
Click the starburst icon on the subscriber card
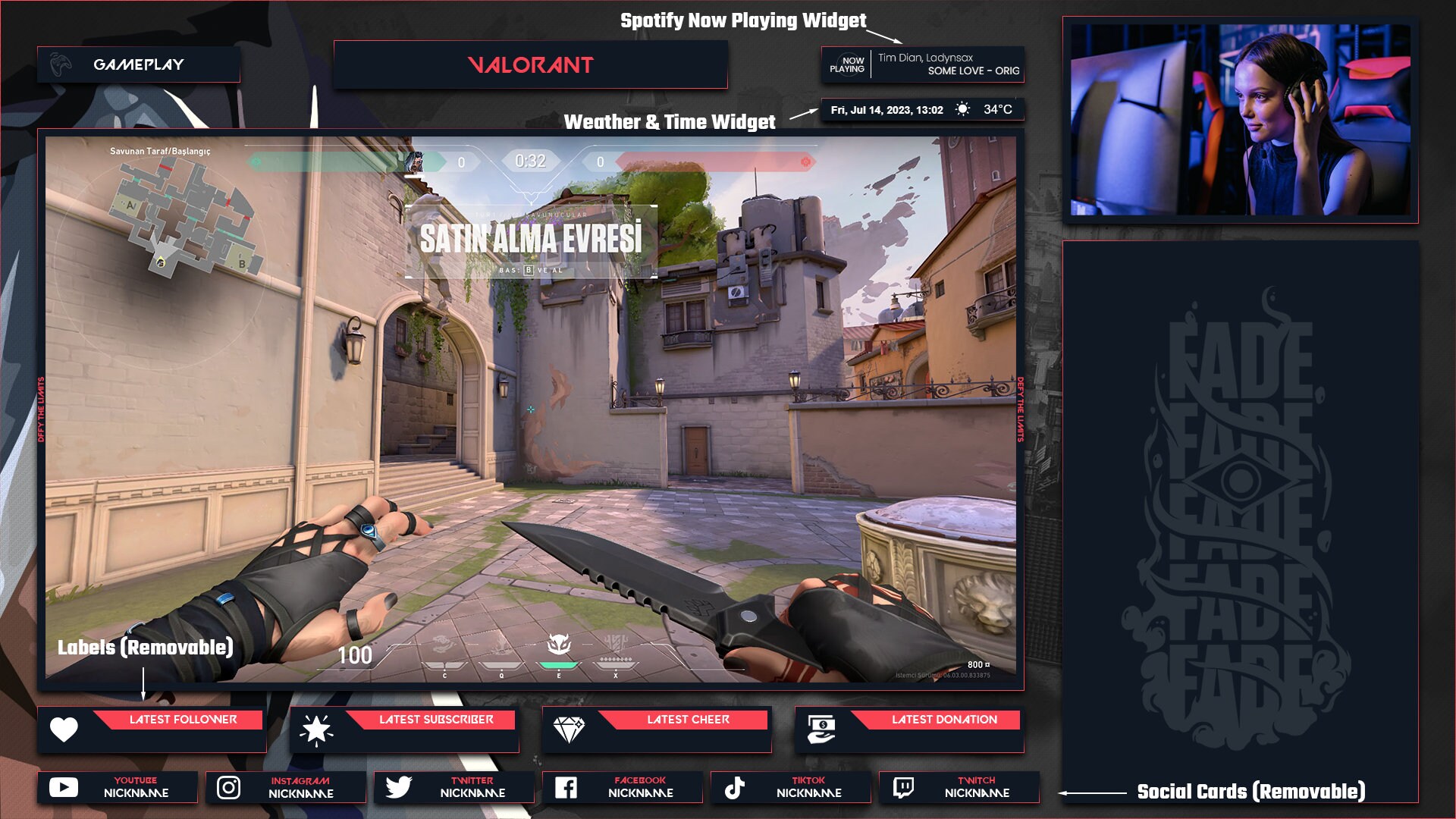[316, 729]
